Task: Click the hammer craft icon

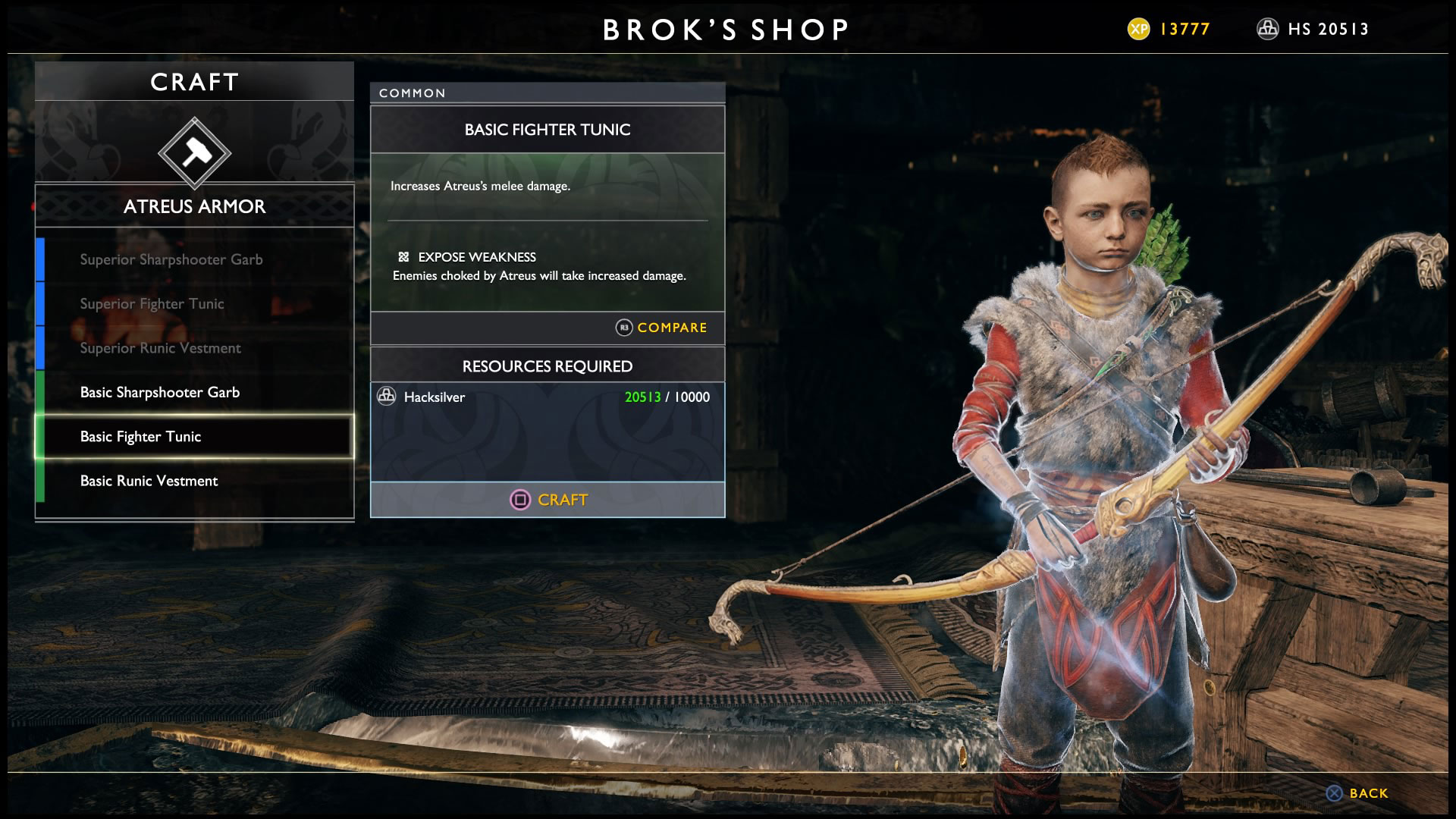Action: [x=195, y=153]
